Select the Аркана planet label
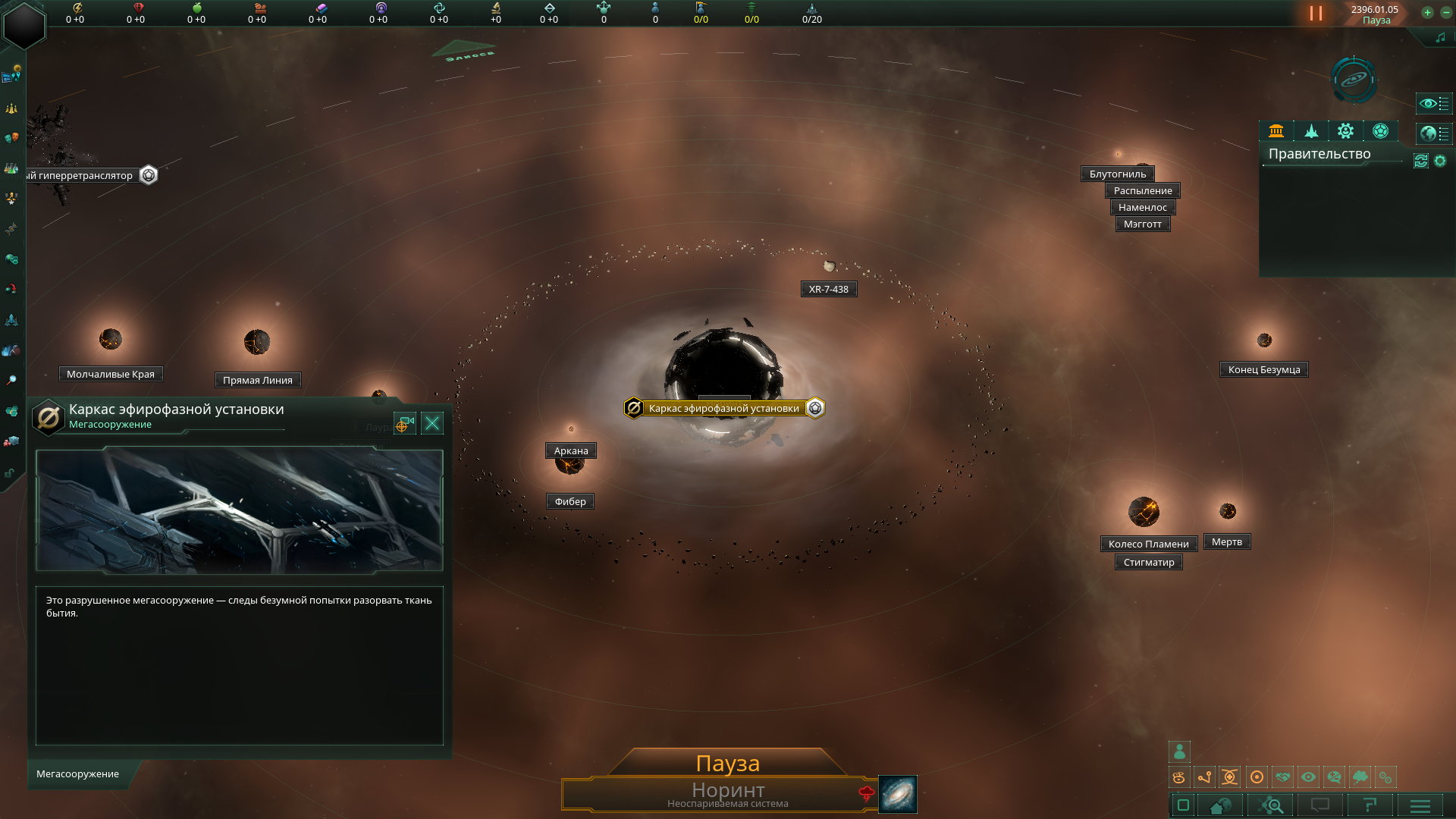Screen dimensions: 1456x819 571,451
